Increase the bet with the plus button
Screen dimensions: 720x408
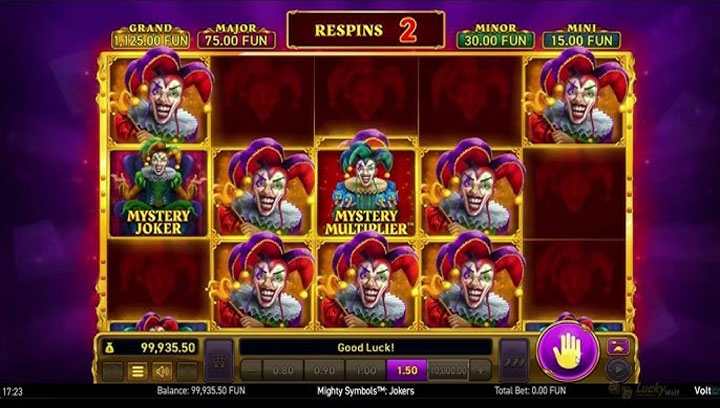[x=482, y=370]
